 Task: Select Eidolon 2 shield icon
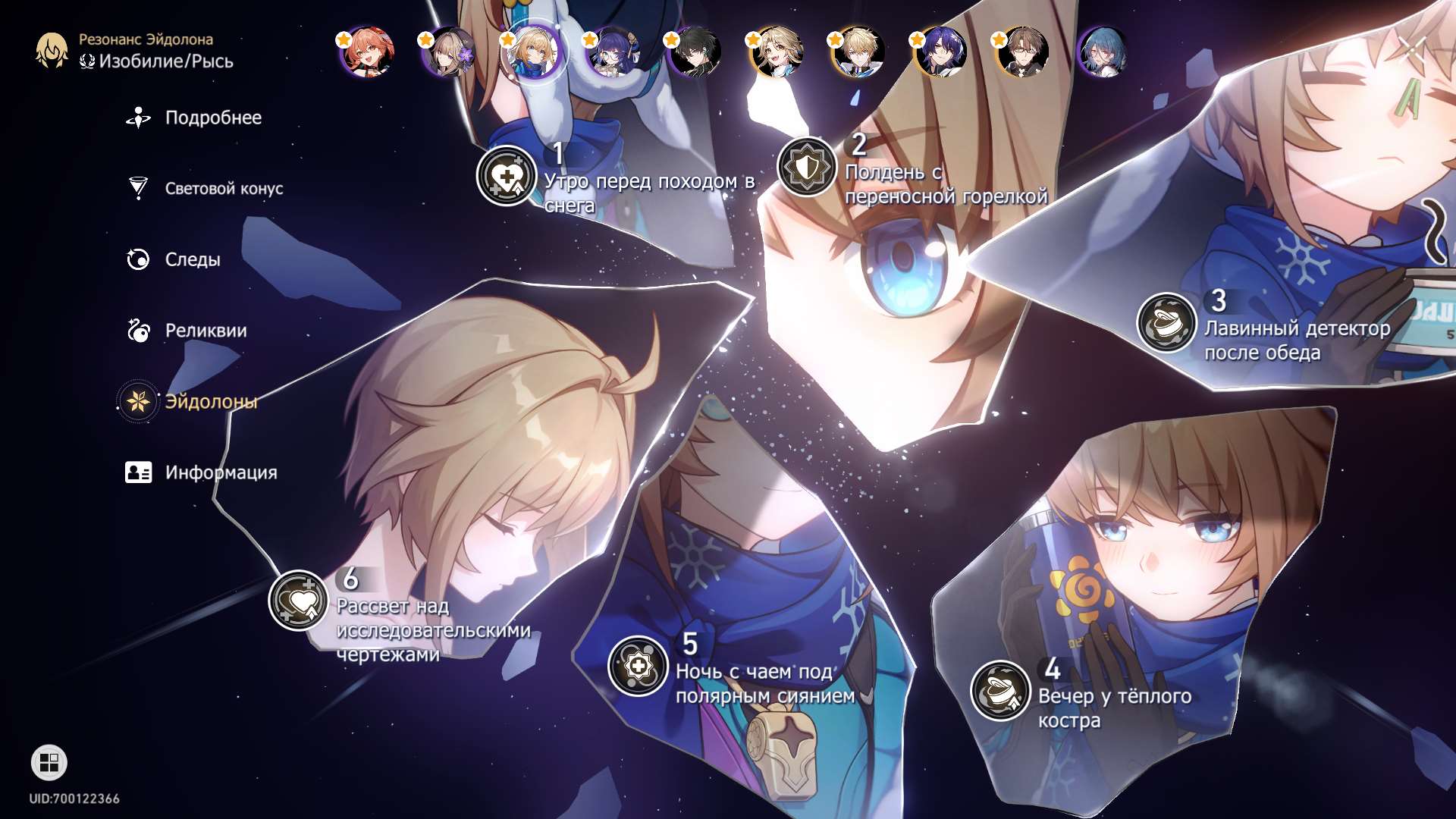click(x=807, y=167)
